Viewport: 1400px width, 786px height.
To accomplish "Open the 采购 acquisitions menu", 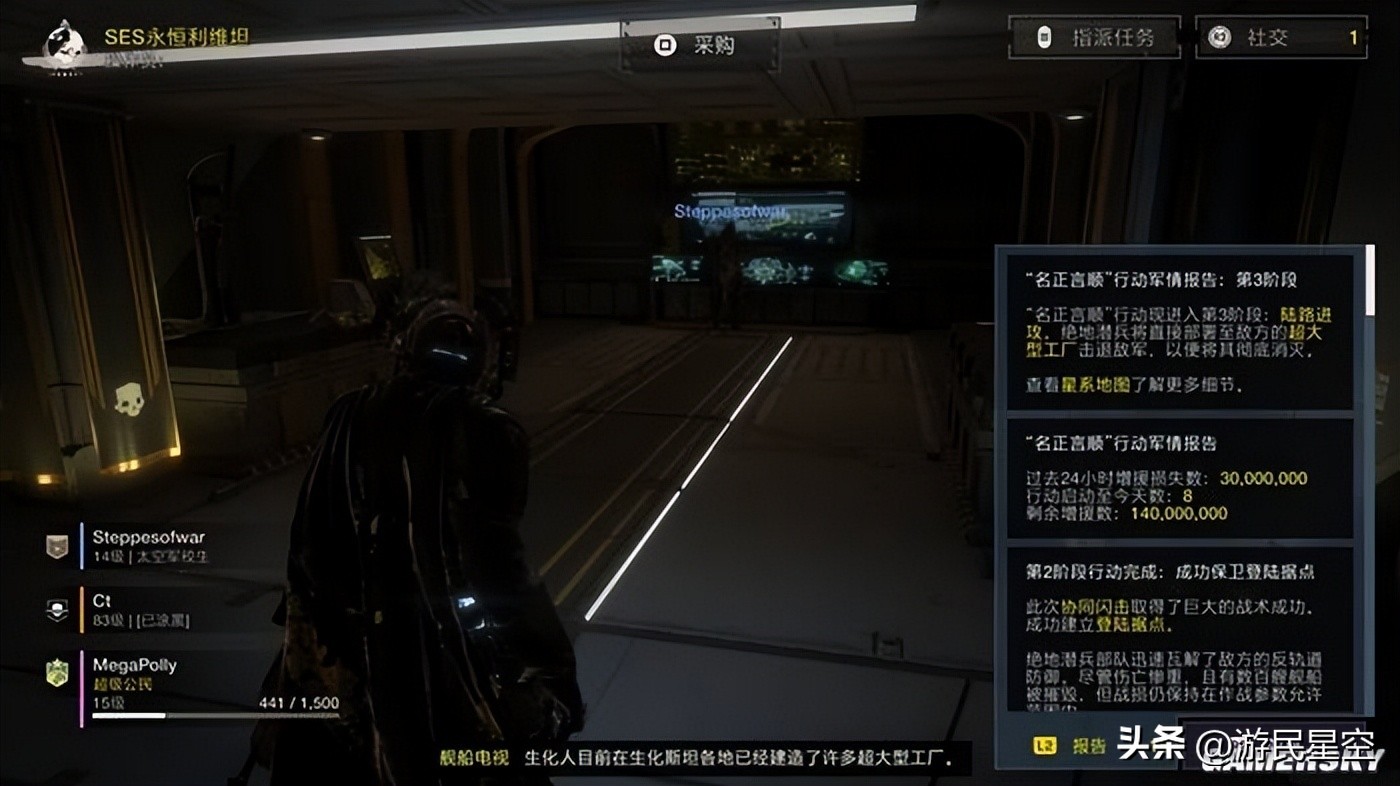I will point(700,45).
